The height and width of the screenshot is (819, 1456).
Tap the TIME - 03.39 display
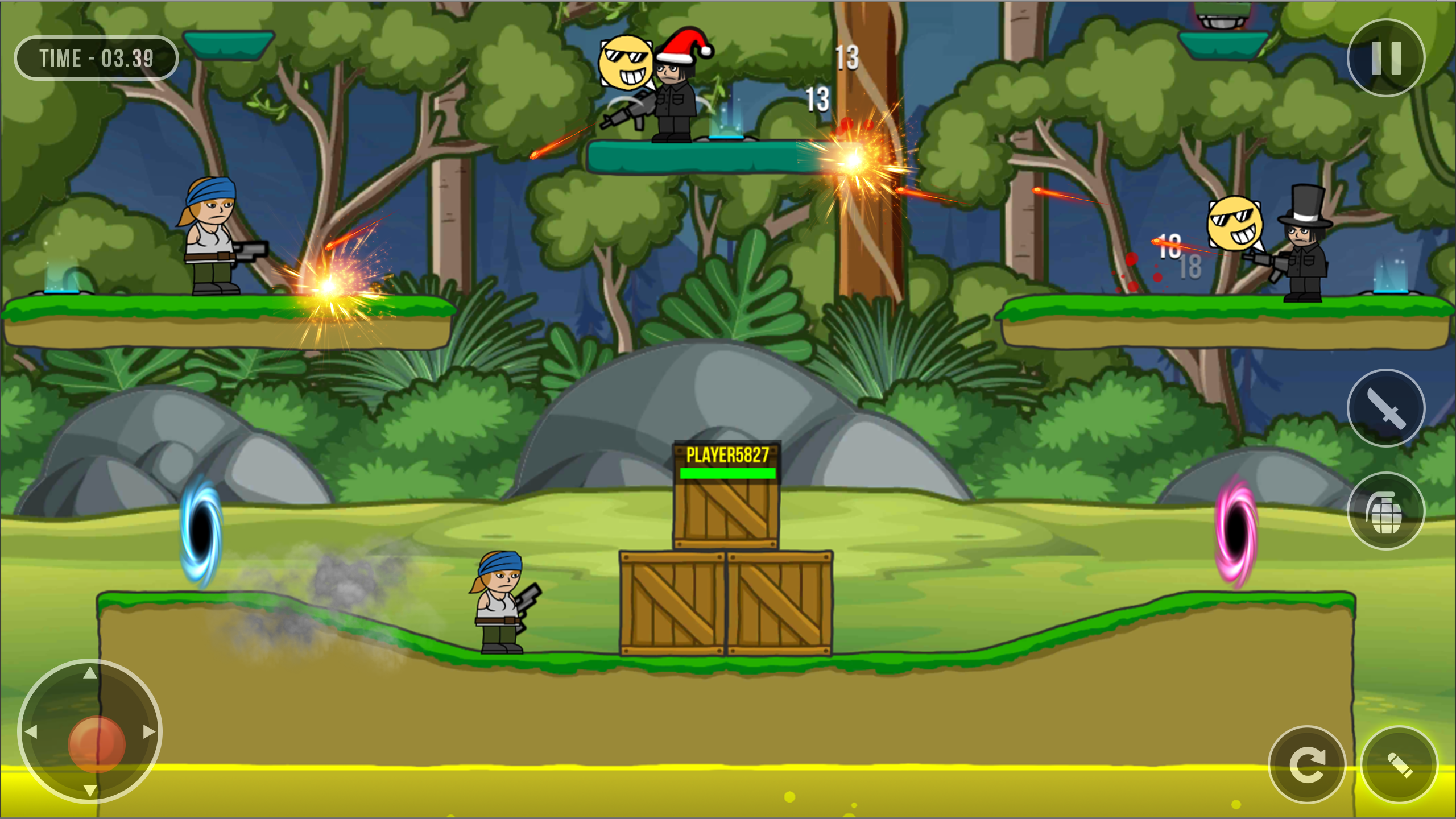[x=97, y=59]
